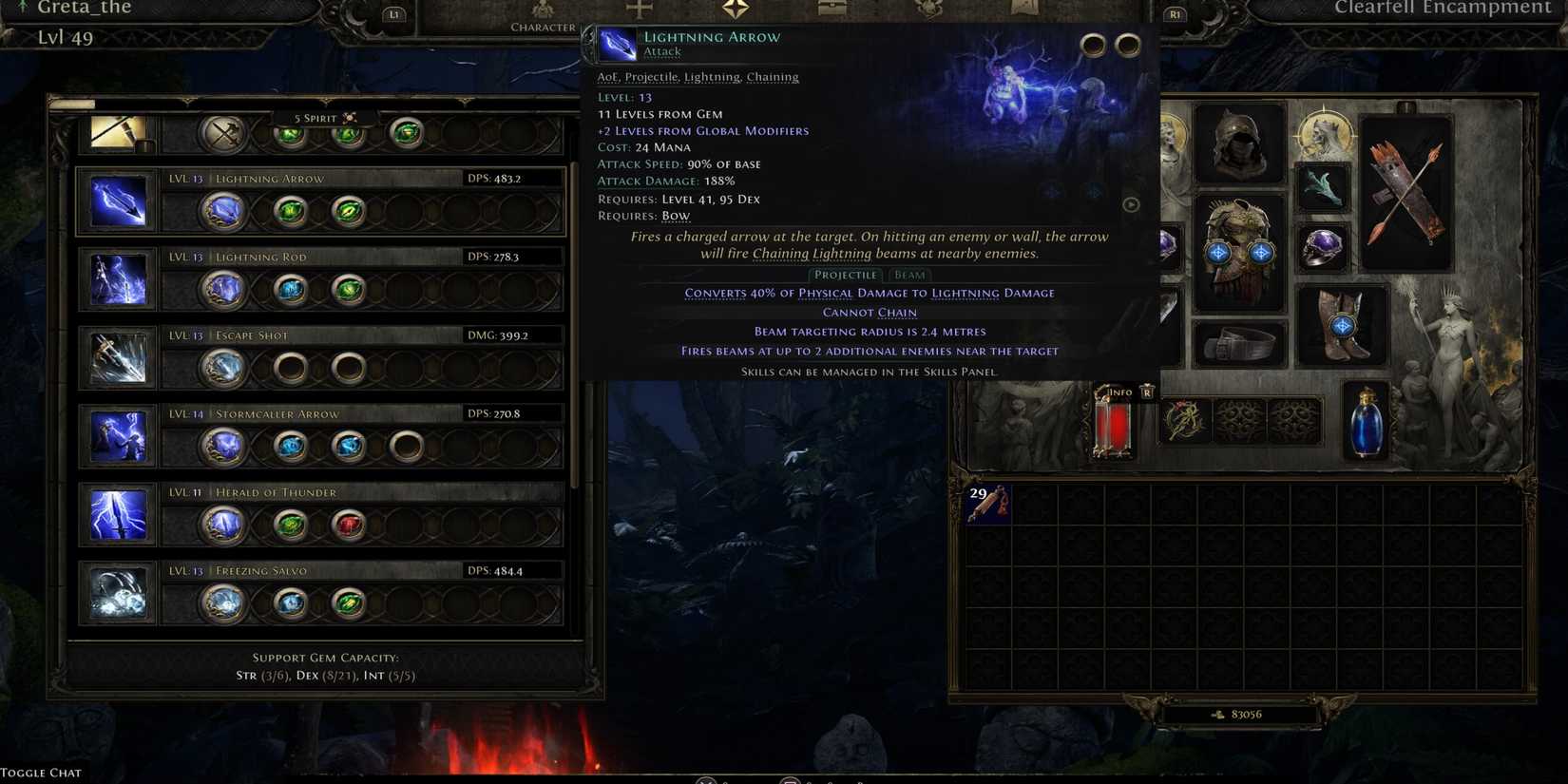This screenshot has width=1568, height=784.
Task: Select the Freezing Salvo skill icon
Action: [x=118, y=594]
